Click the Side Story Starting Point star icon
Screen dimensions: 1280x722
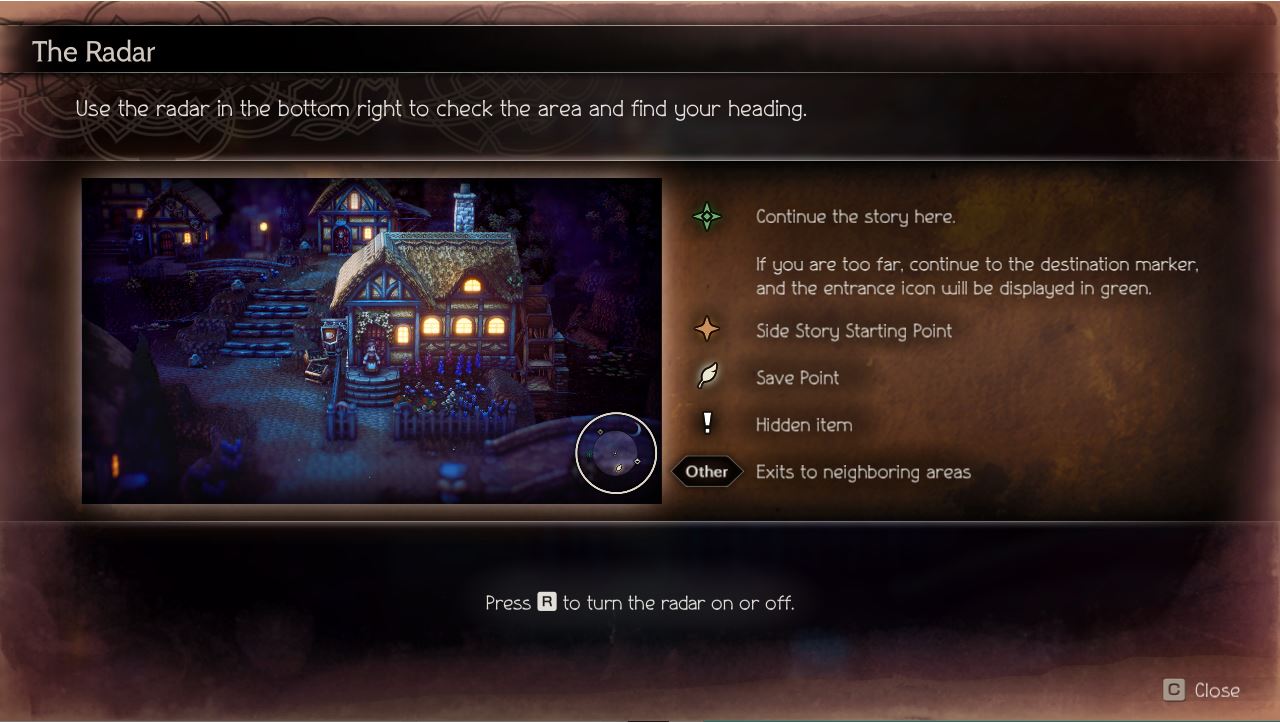coord(706,331)
